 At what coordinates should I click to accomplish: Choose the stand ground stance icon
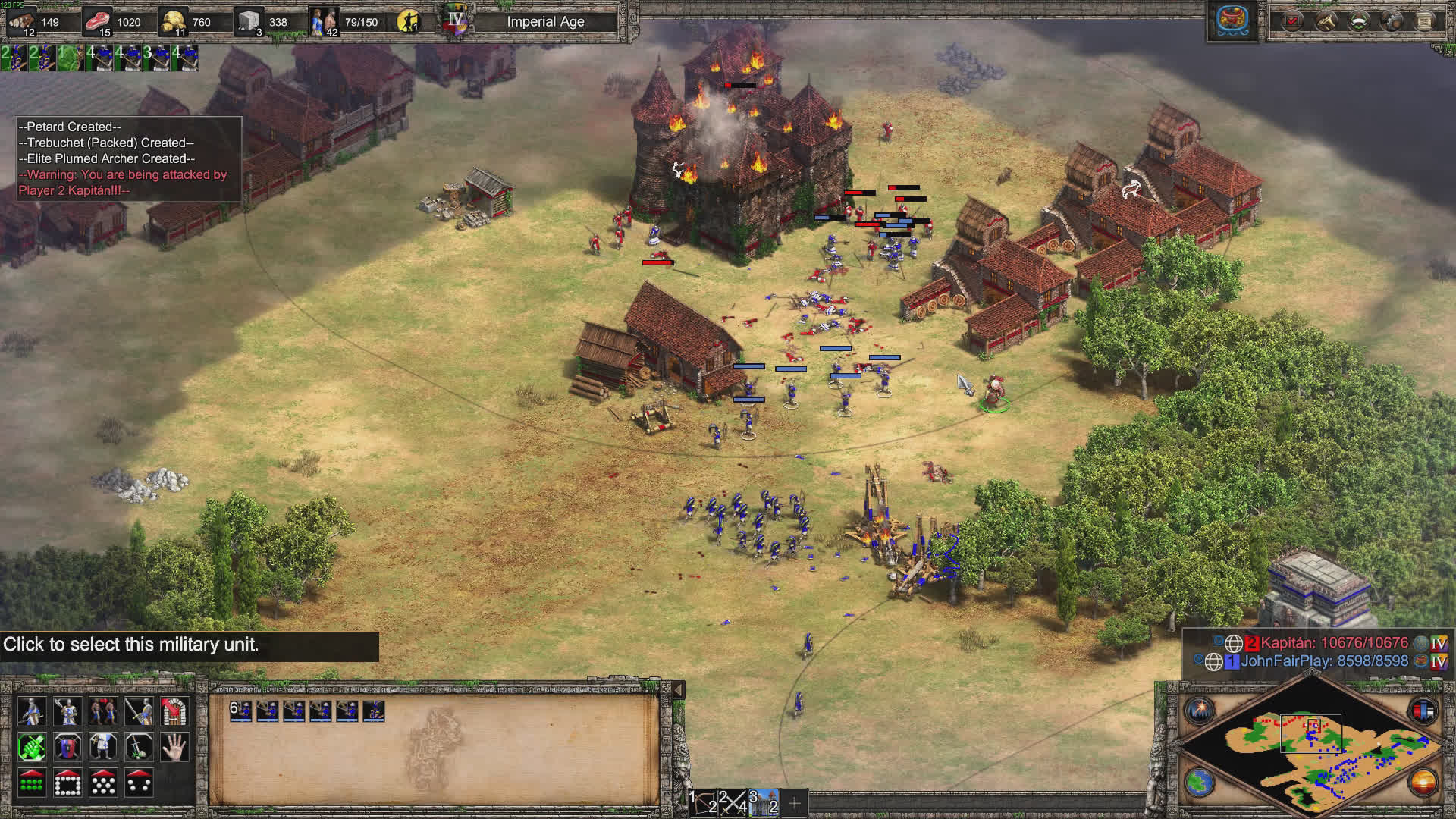coord(103,748)
